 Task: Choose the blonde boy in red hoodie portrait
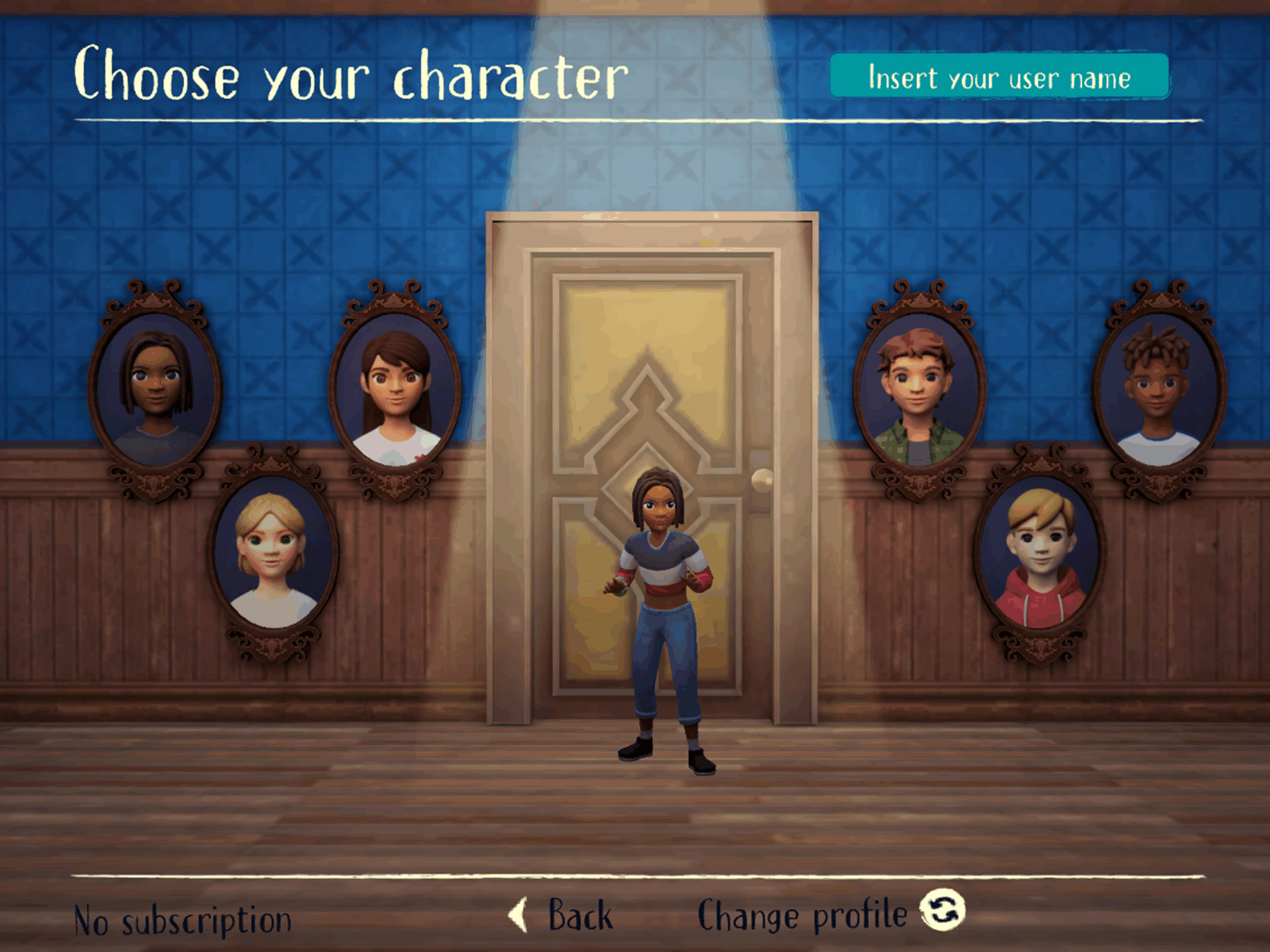(x=1039, y=551)
